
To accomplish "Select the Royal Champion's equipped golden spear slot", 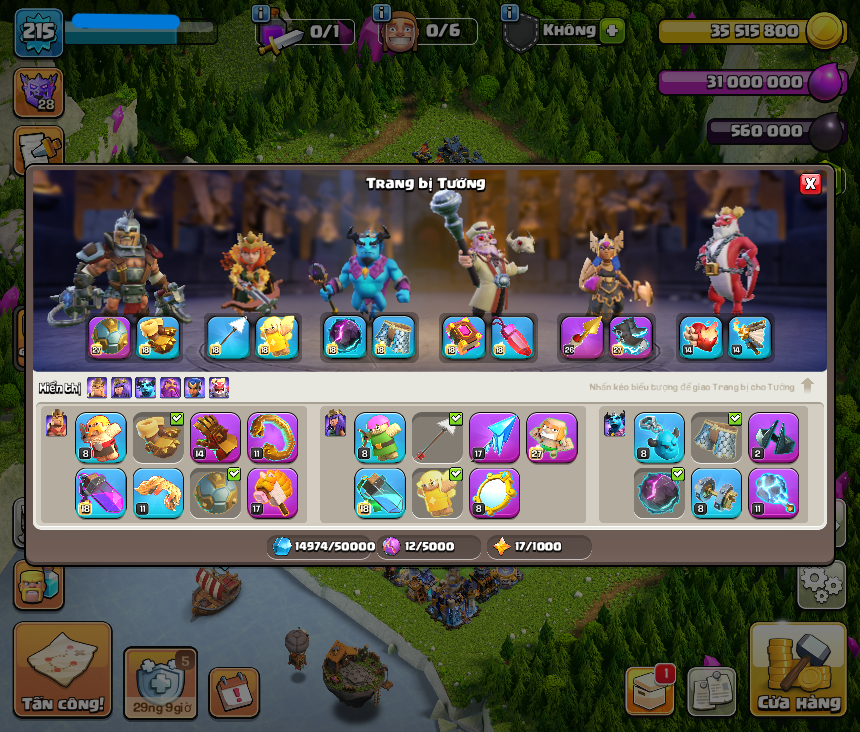I will pos(581,338).
